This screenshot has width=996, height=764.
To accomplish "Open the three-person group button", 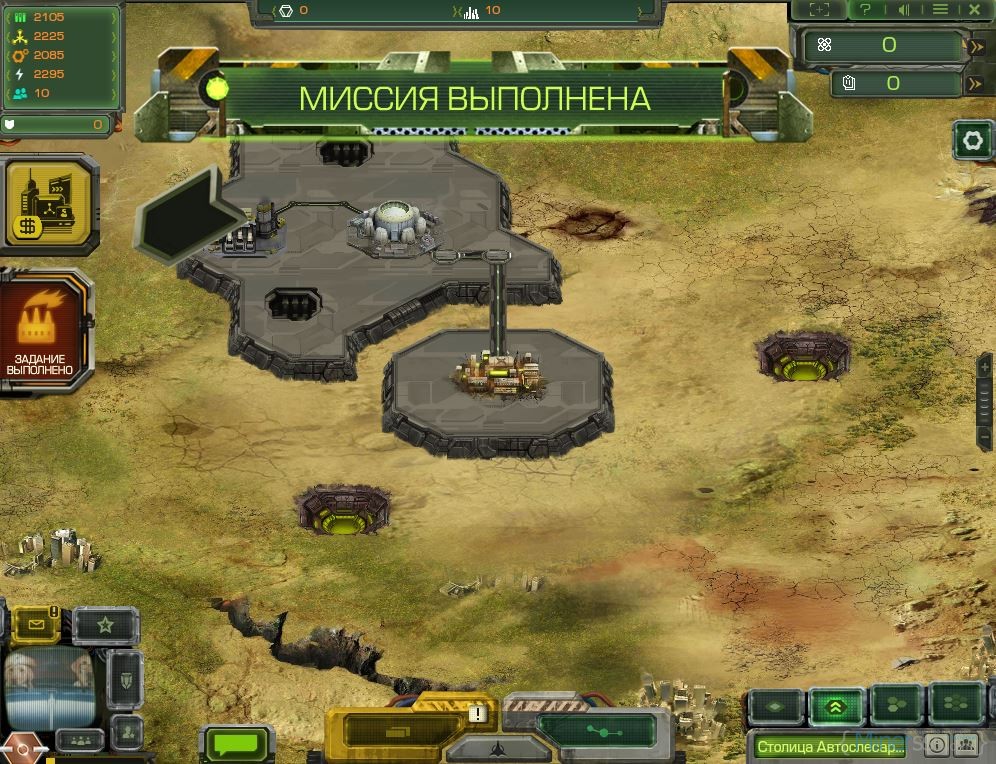I will pyautogui.click(x=79, y=741).
